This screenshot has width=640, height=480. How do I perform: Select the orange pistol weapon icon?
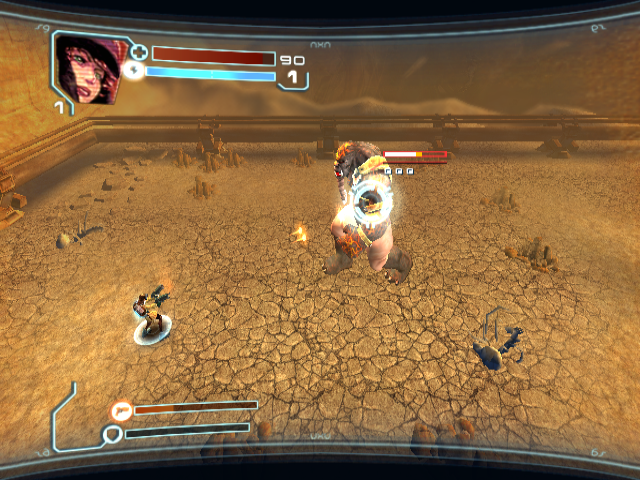point(122,409)
